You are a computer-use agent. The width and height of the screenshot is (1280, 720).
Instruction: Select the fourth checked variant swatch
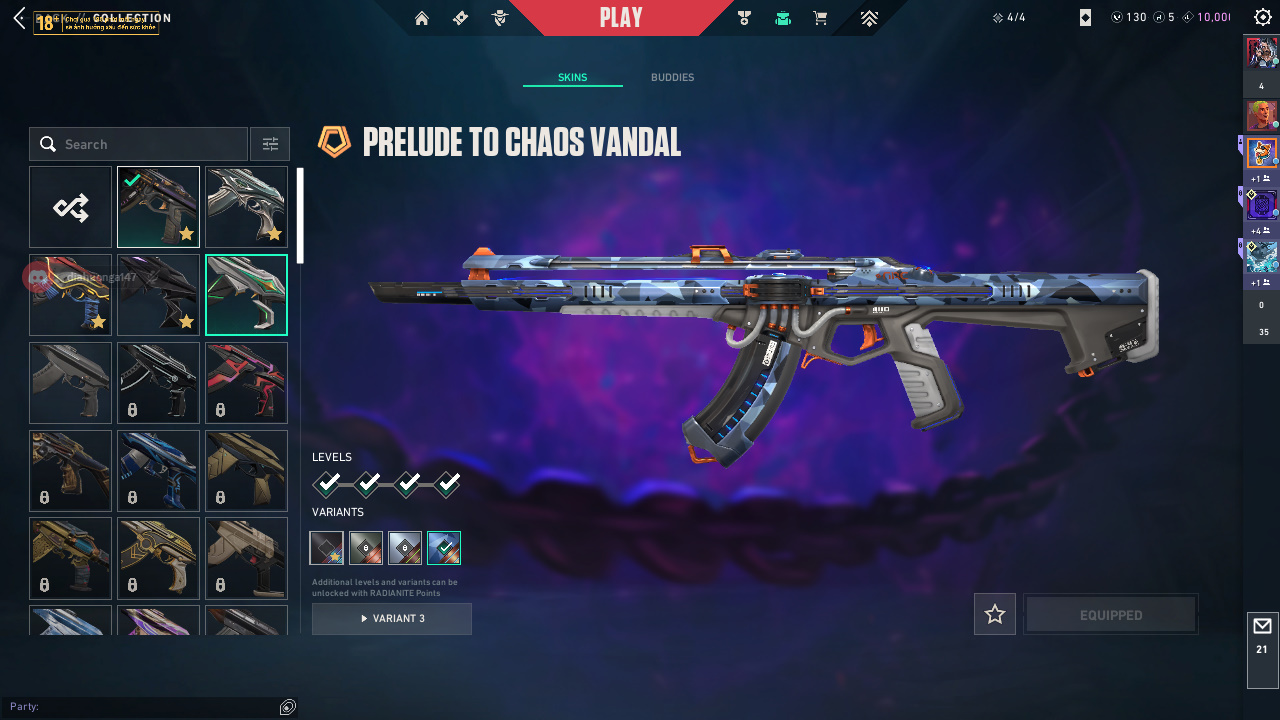click(x=444, y=548)
